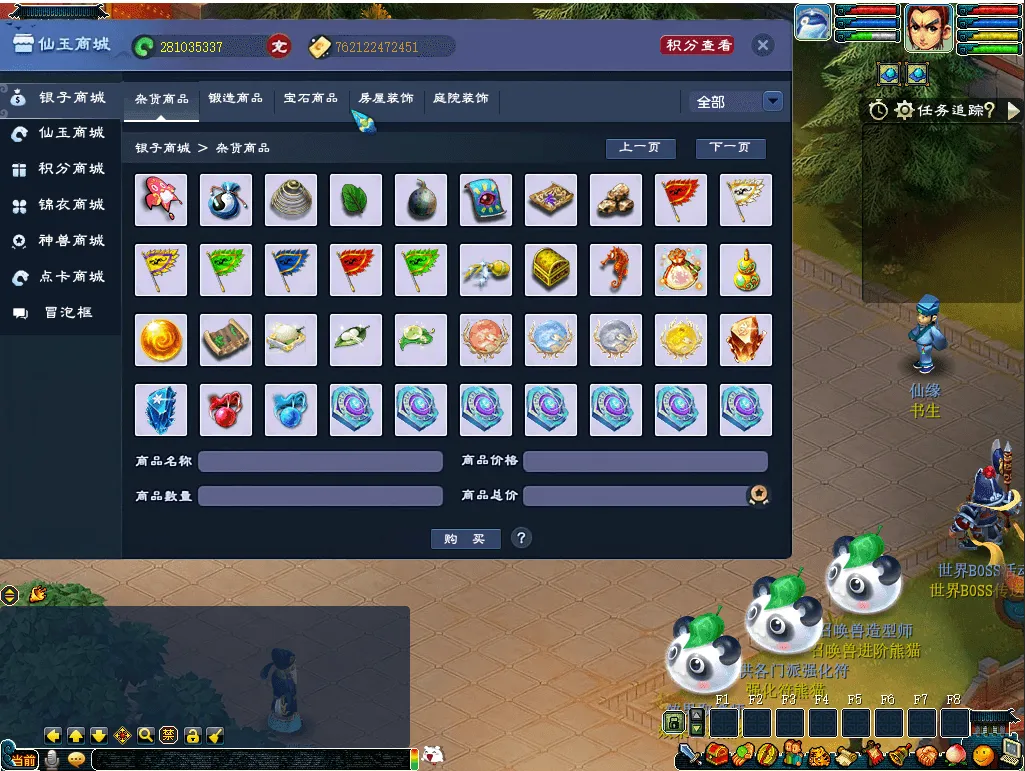
Task: Open the 积分查看 points viewer
Action: pos(699,46)
